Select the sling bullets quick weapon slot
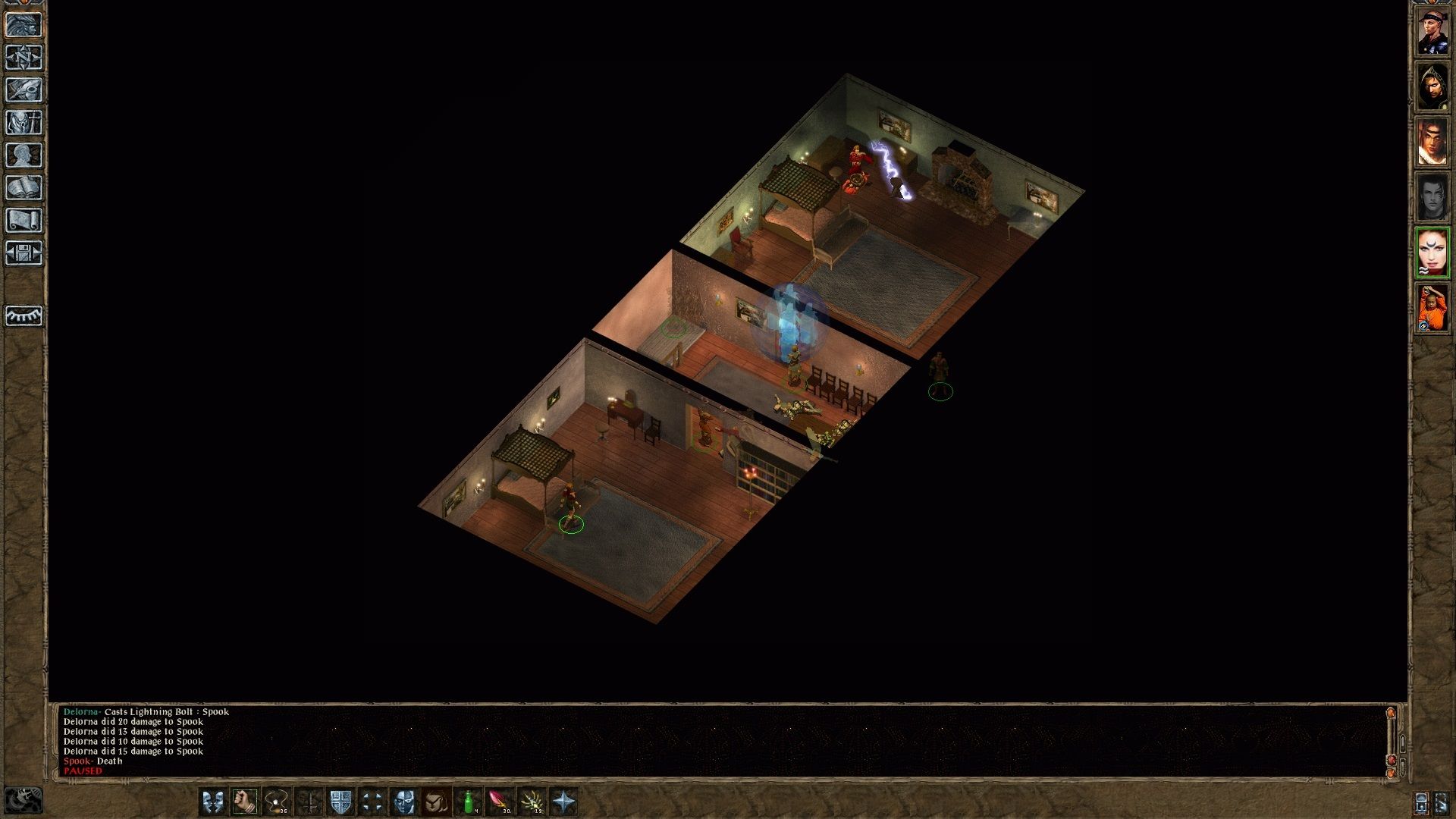 [x=278, y=802]
